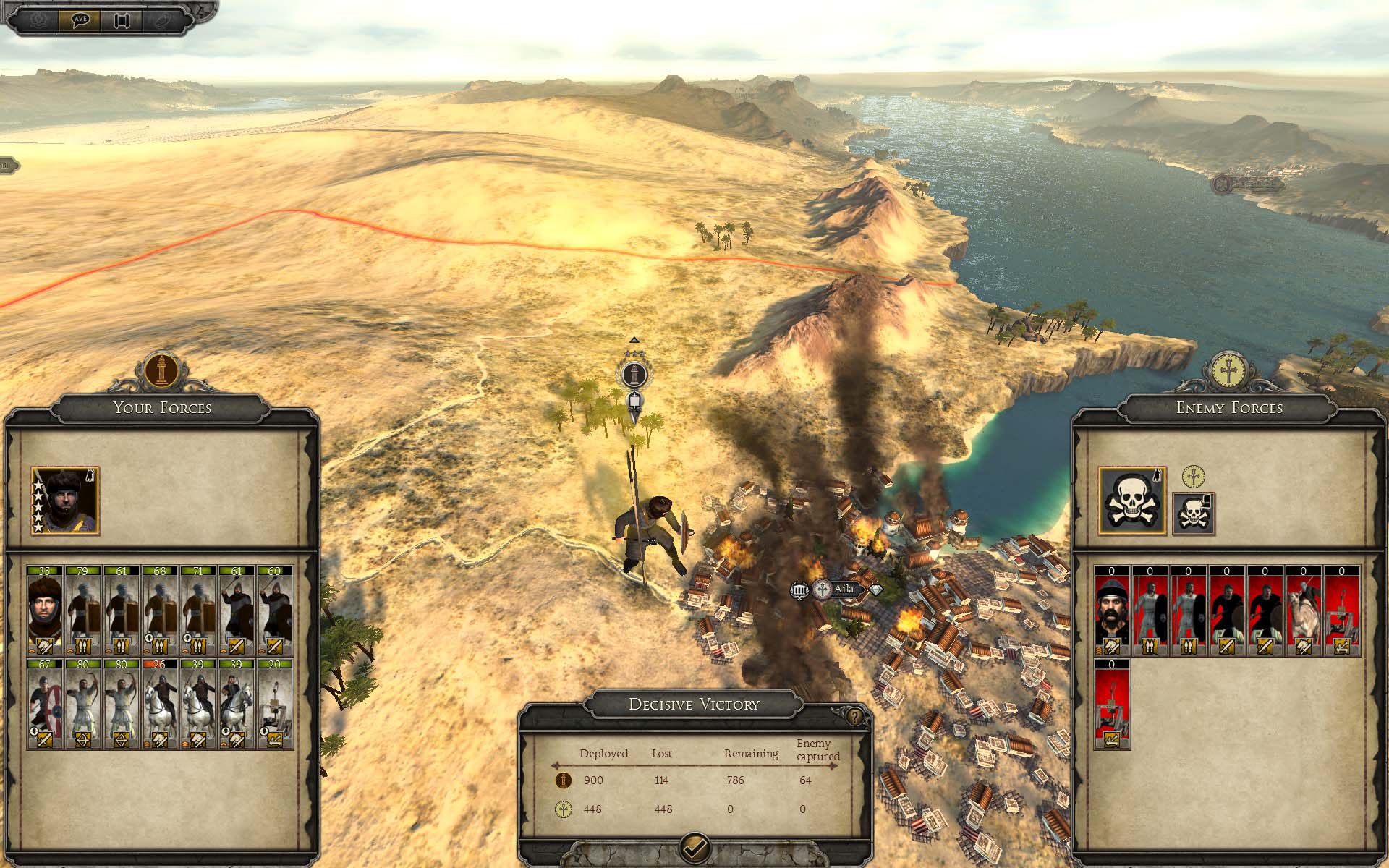Open the help question mark on the results panel
Screen dimensions: 1389x868
point(855,717)
